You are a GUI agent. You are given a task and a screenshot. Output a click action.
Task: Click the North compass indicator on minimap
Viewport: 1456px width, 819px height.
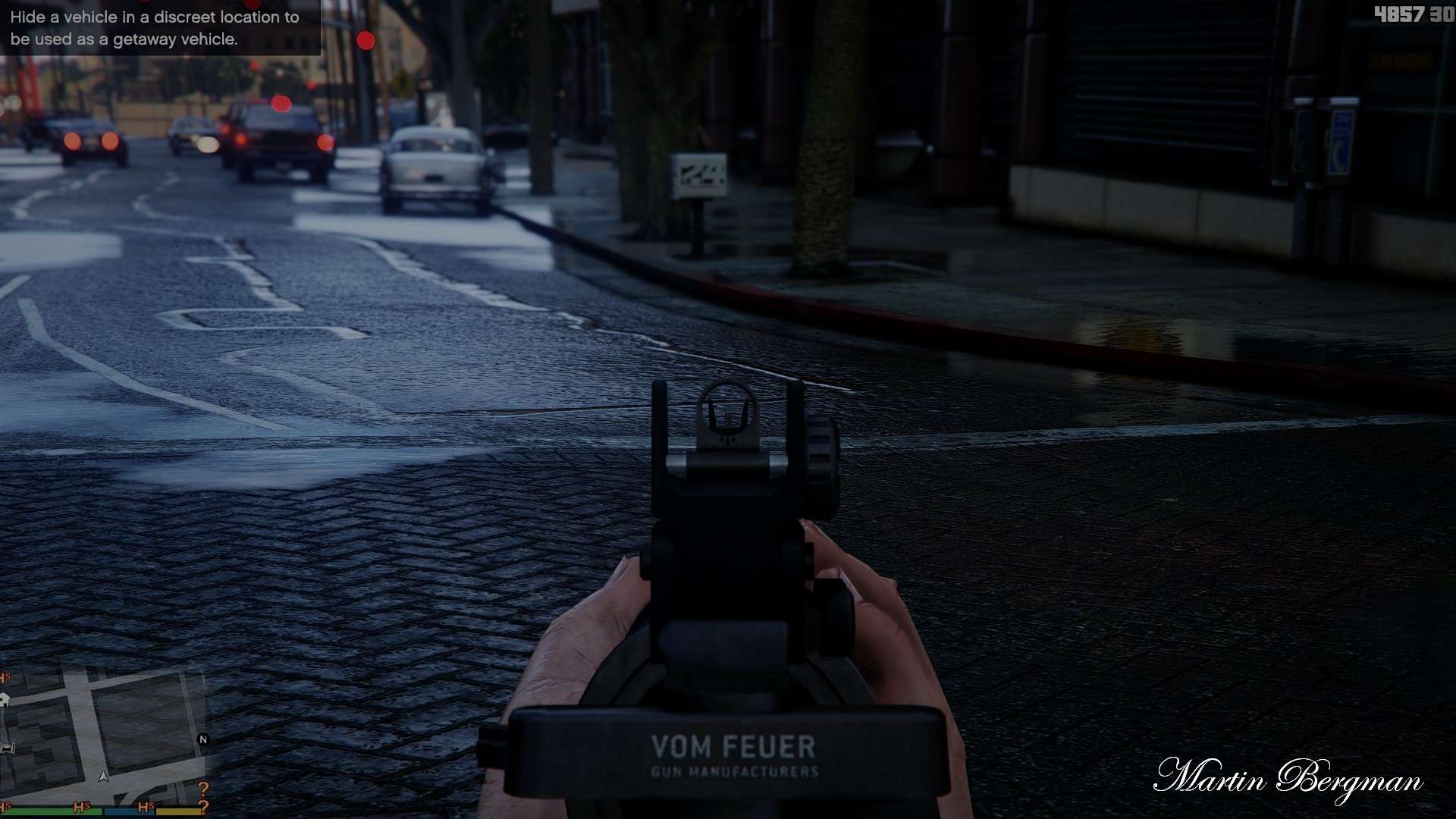click(x=203, y=739)
